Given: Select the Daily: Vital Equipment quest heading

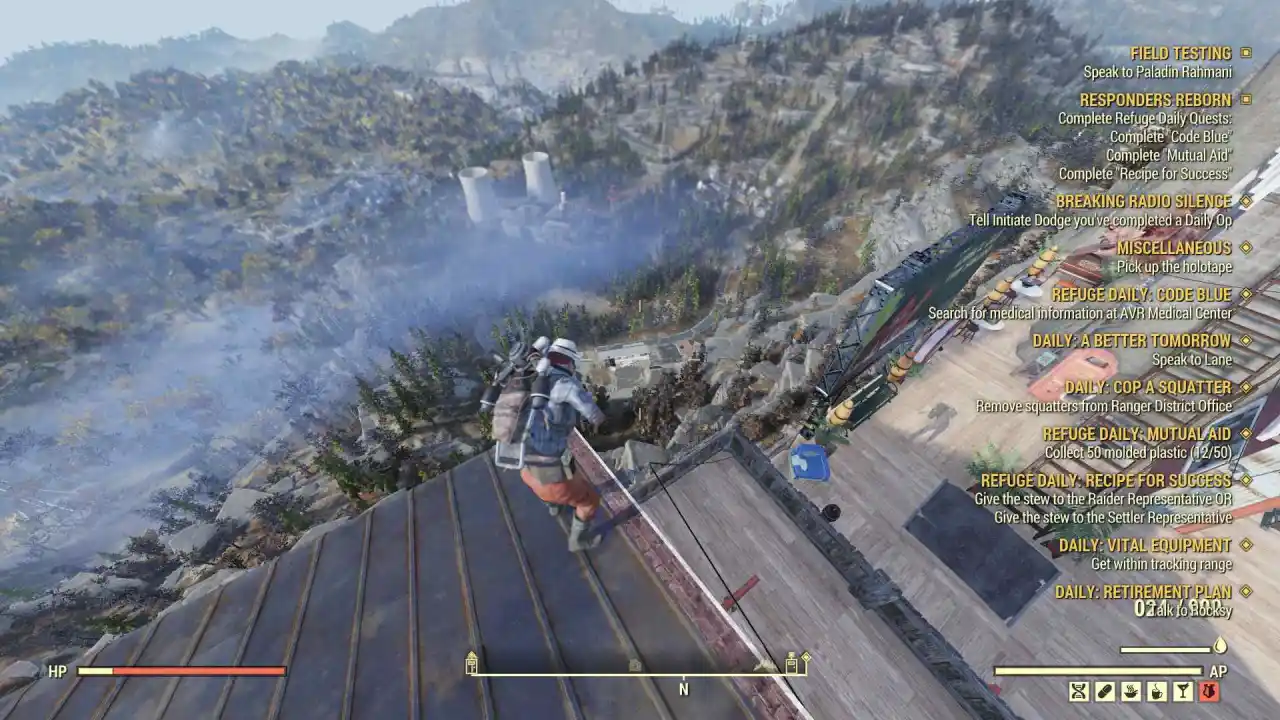Looking at the screenshot, I should [x=1146, y=546].
